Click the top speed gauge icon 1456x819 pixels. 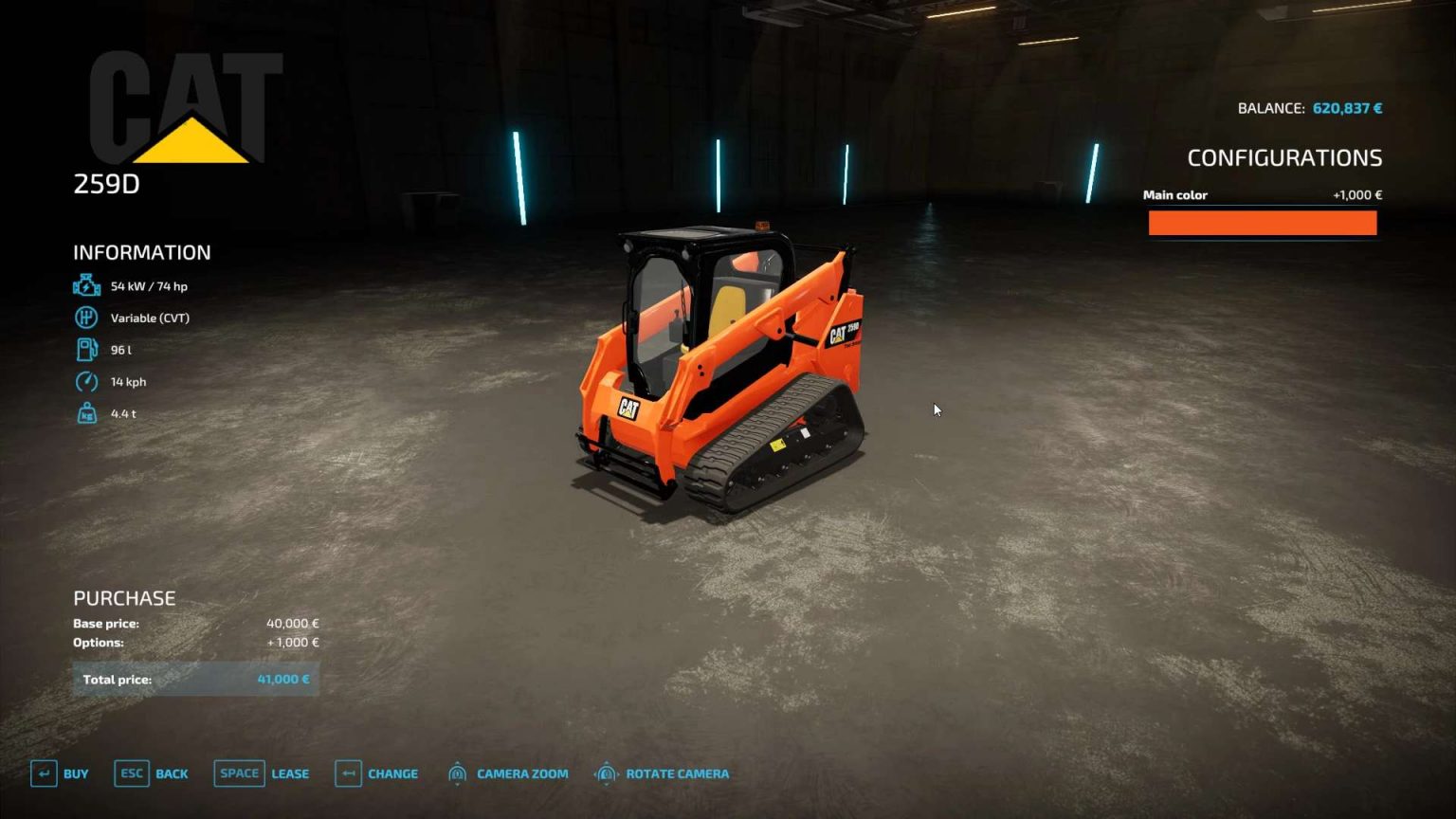coord(86,381)
